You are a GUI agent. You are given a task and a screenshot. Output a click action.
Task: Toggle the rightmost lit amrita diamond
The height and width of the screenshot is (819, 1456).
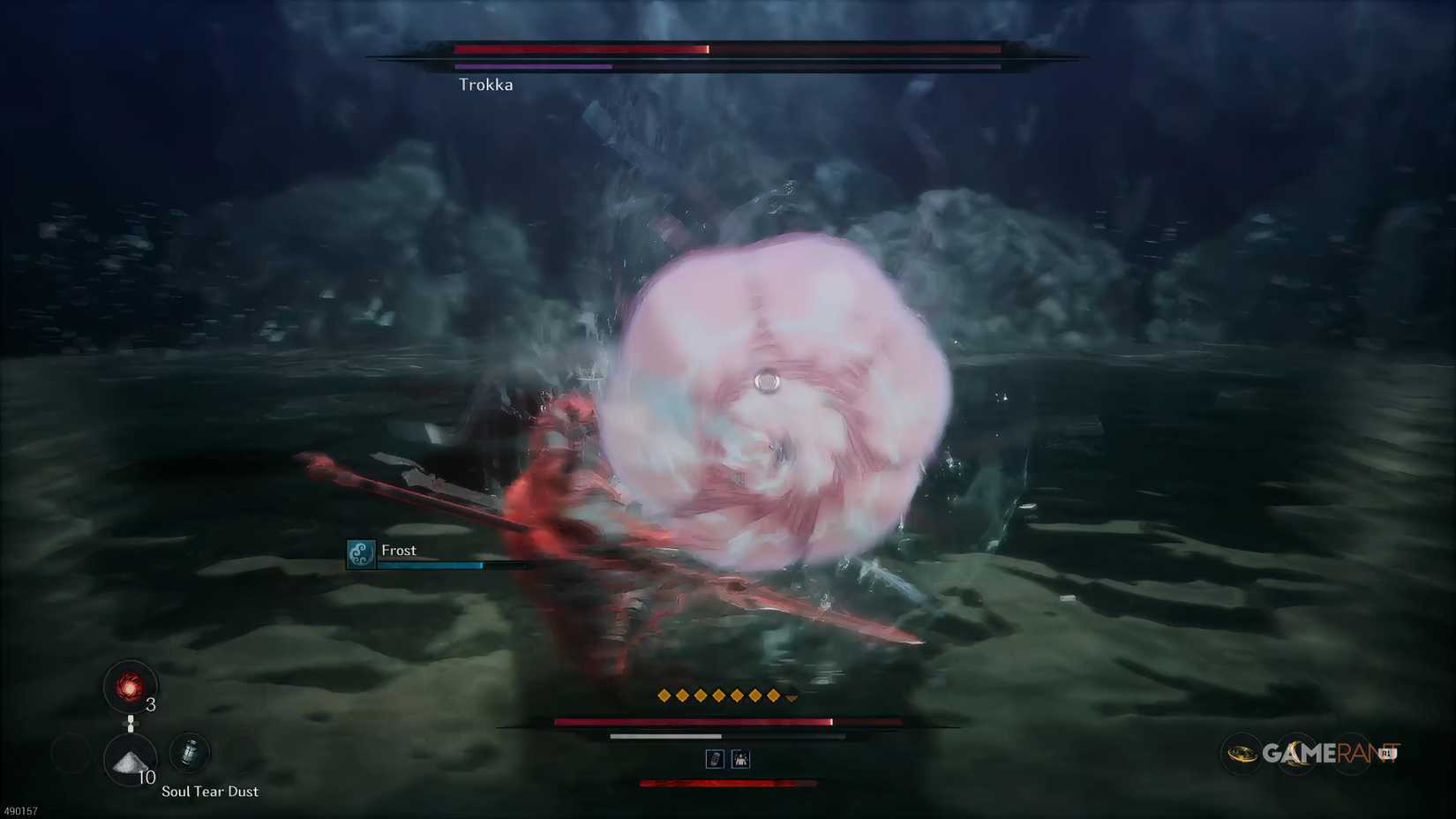(x=774, y=695)
